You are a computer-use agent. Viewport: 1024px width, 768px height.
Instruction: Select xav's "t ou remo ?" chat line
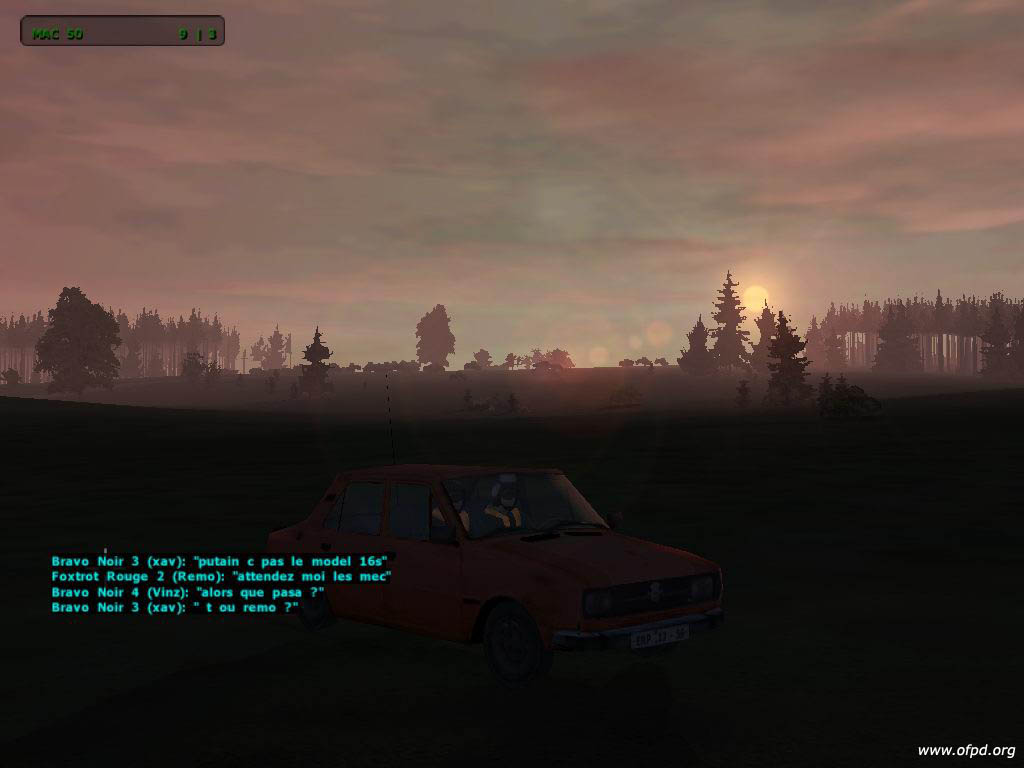click(x=175, y=607)
